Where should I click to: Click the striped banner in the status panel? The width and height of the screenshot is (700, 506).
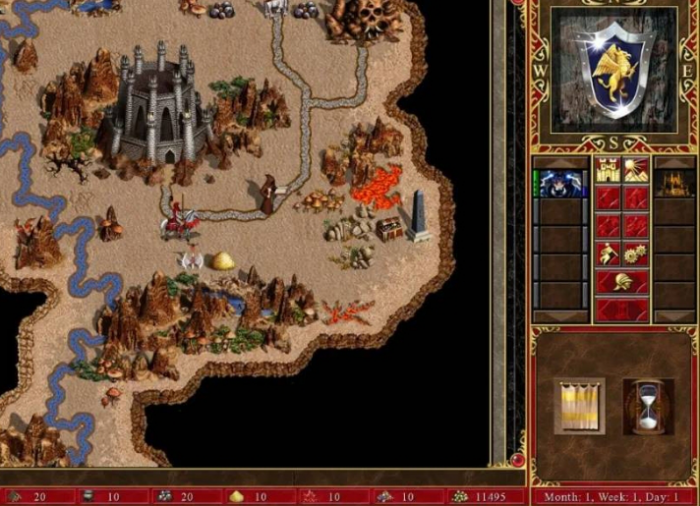click(x=580, y=406)
